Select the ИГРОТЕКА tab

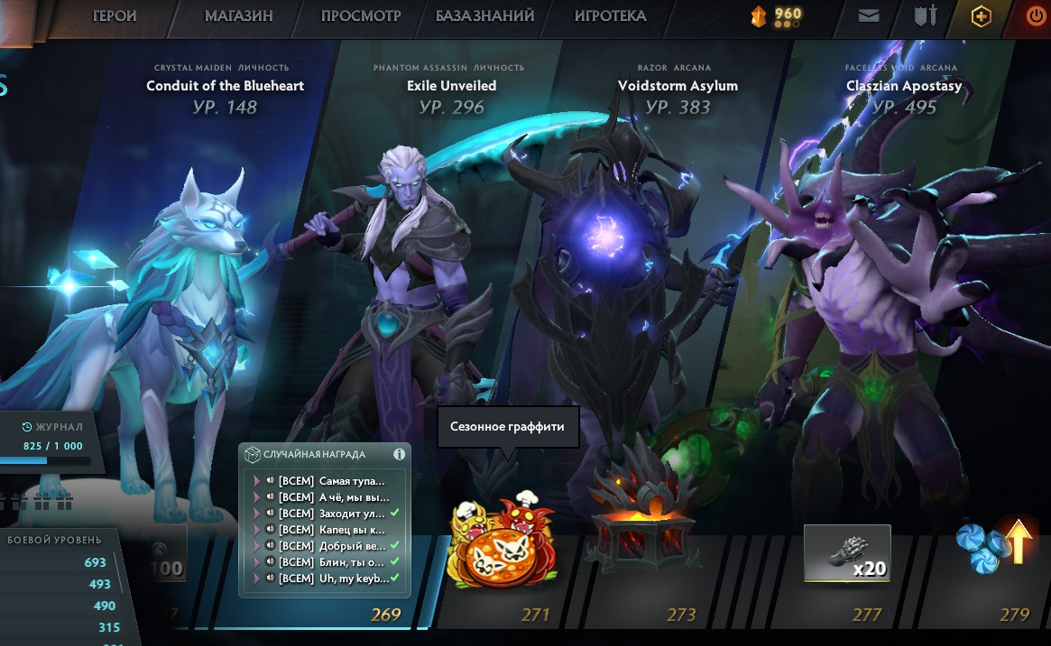(x=610, y=16)
